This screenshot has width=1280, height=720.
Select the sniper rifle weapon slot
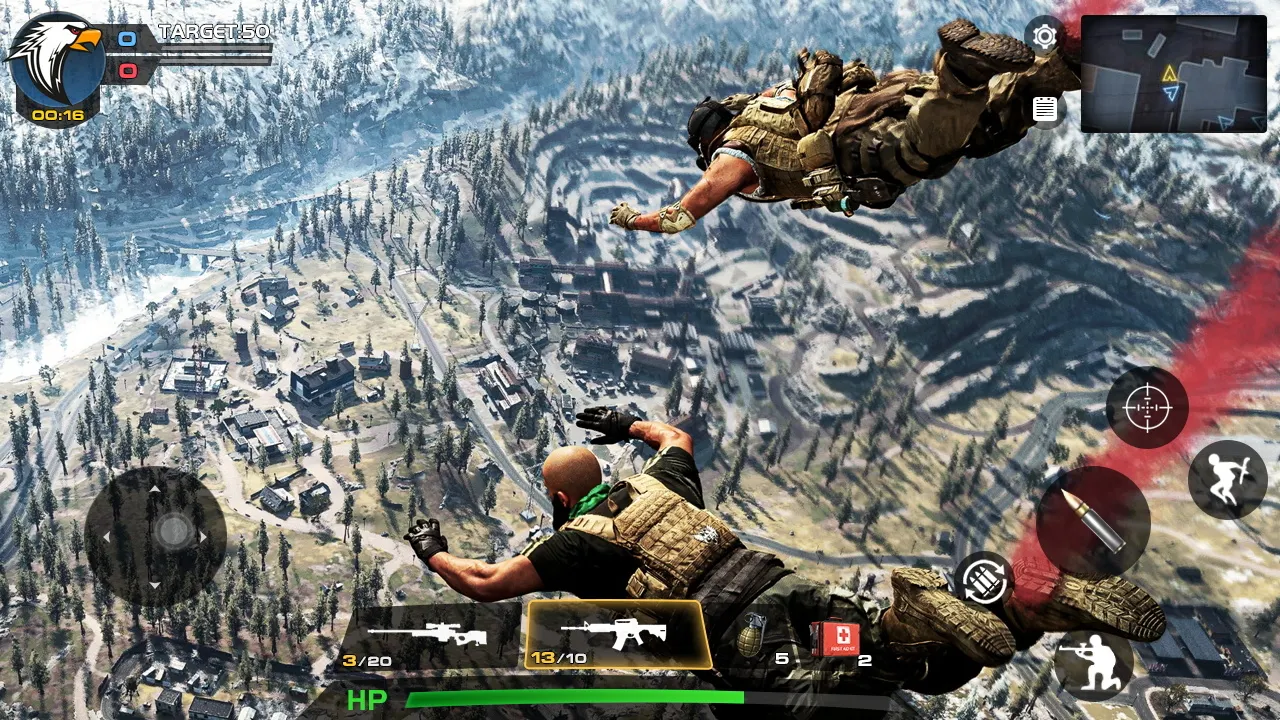pos(430,632)
